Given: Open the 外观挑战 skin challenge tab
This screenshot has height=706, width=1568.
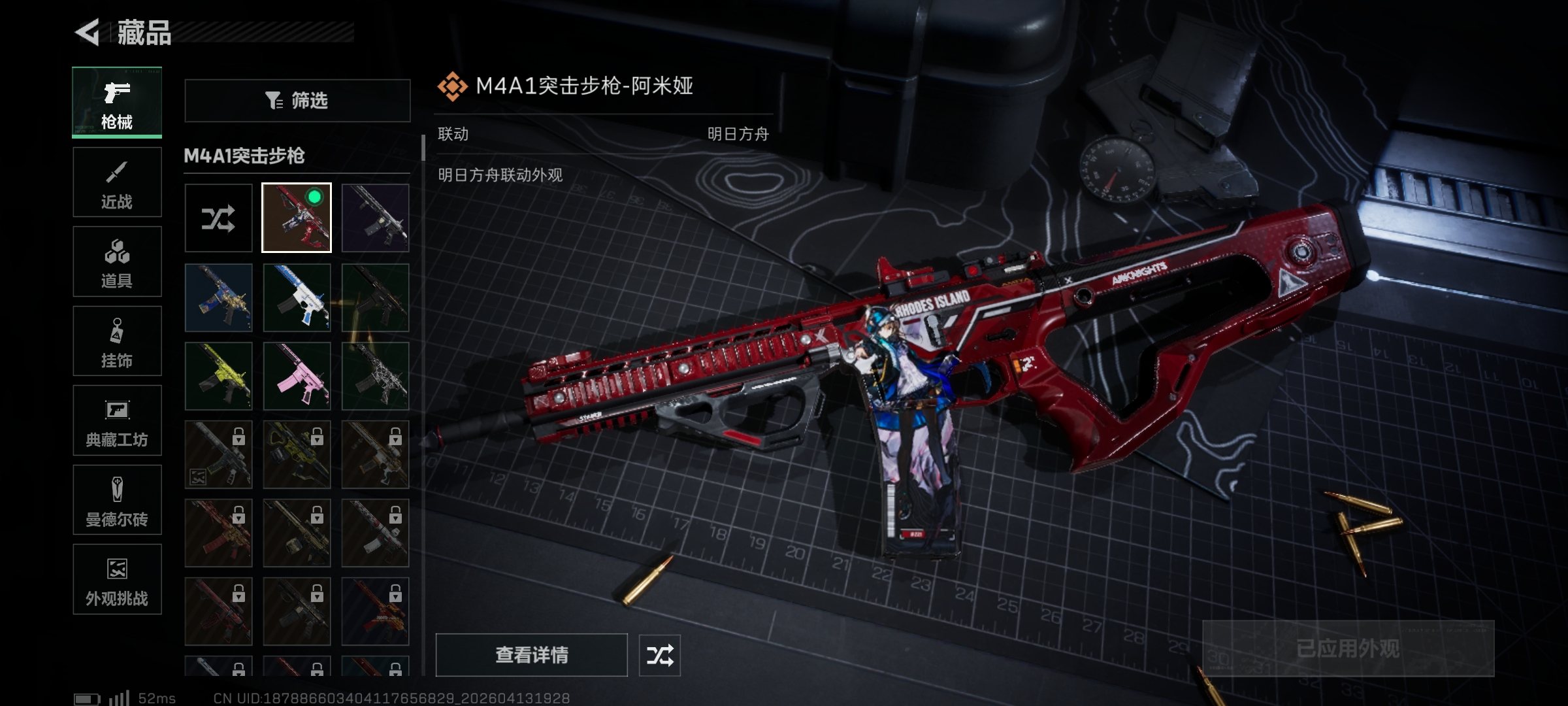Looking at the screenshot, I should coord(117,579).
